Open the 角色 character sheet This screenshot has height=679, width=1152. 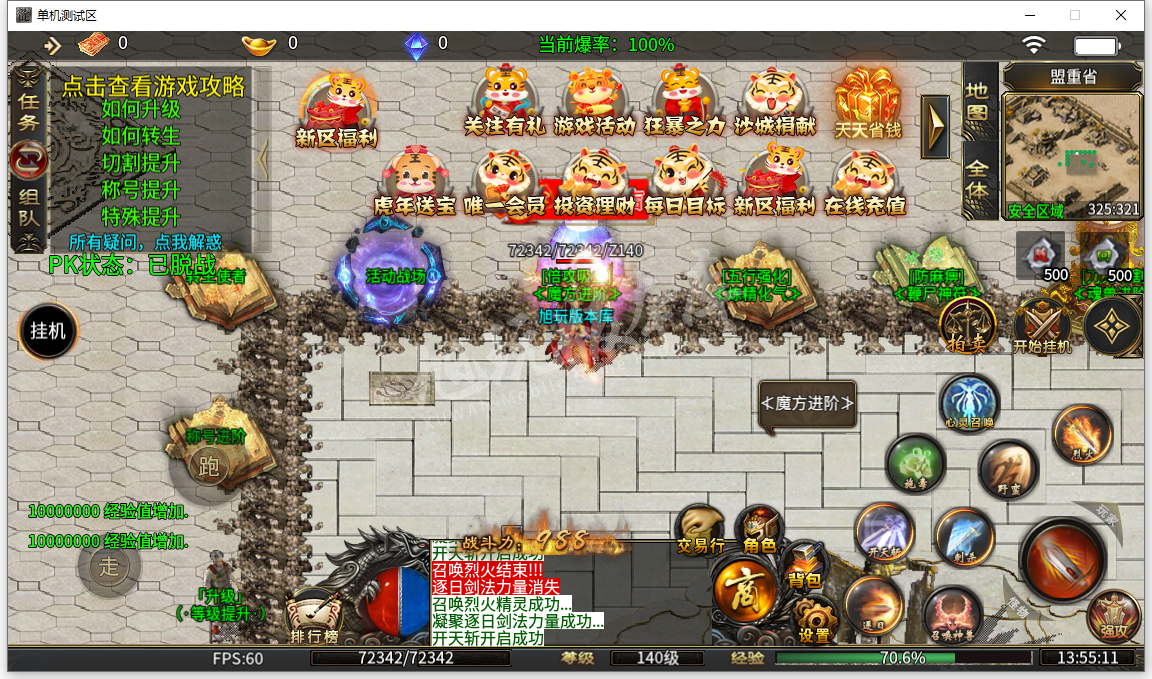tap(759, 530)
